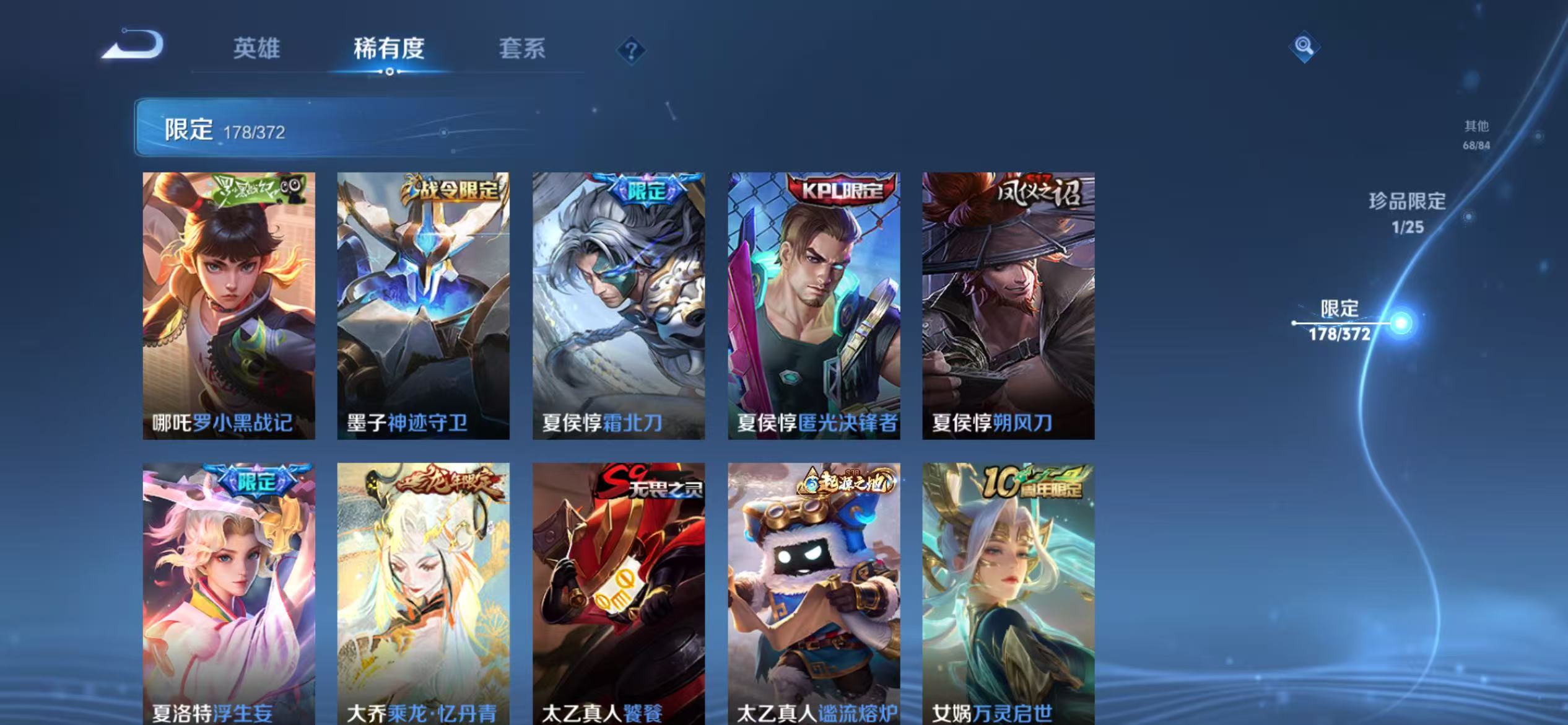Switch to the 套系 tab
This screenshot has height=725, width=1568.
[x=523, y=51]
